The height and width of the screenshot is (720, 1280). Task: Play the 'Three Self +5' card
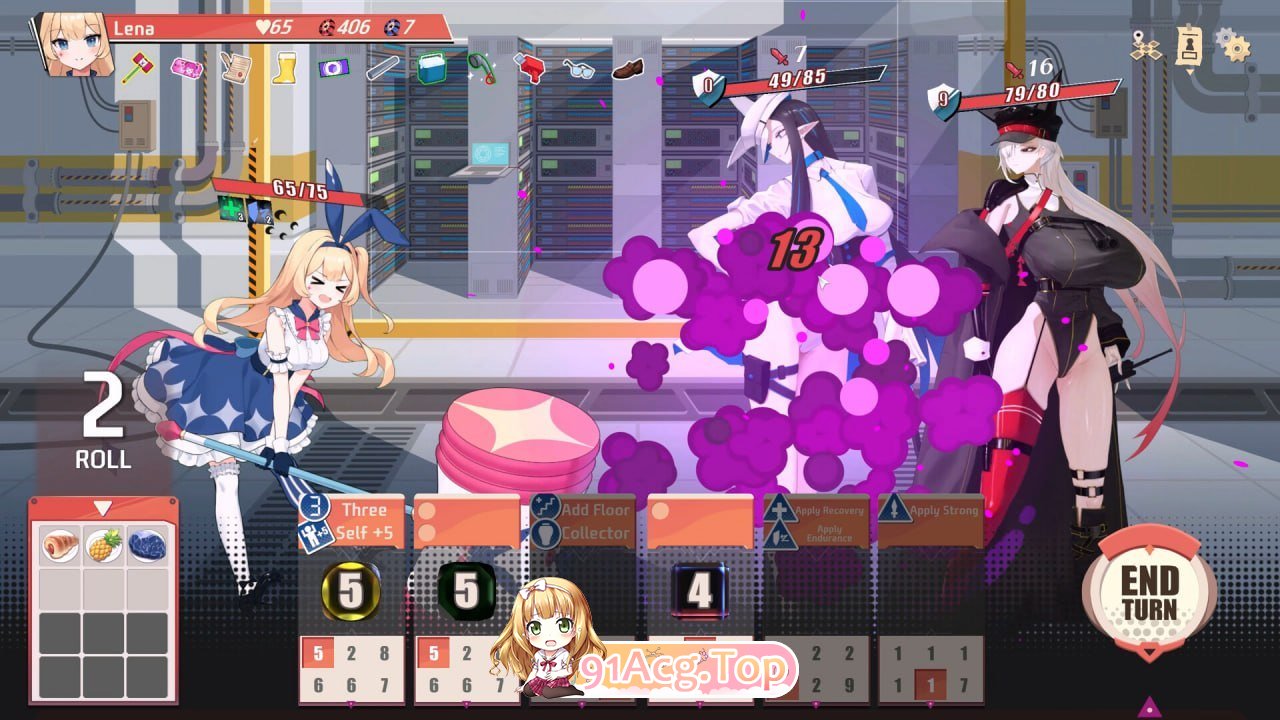(362, 520)
